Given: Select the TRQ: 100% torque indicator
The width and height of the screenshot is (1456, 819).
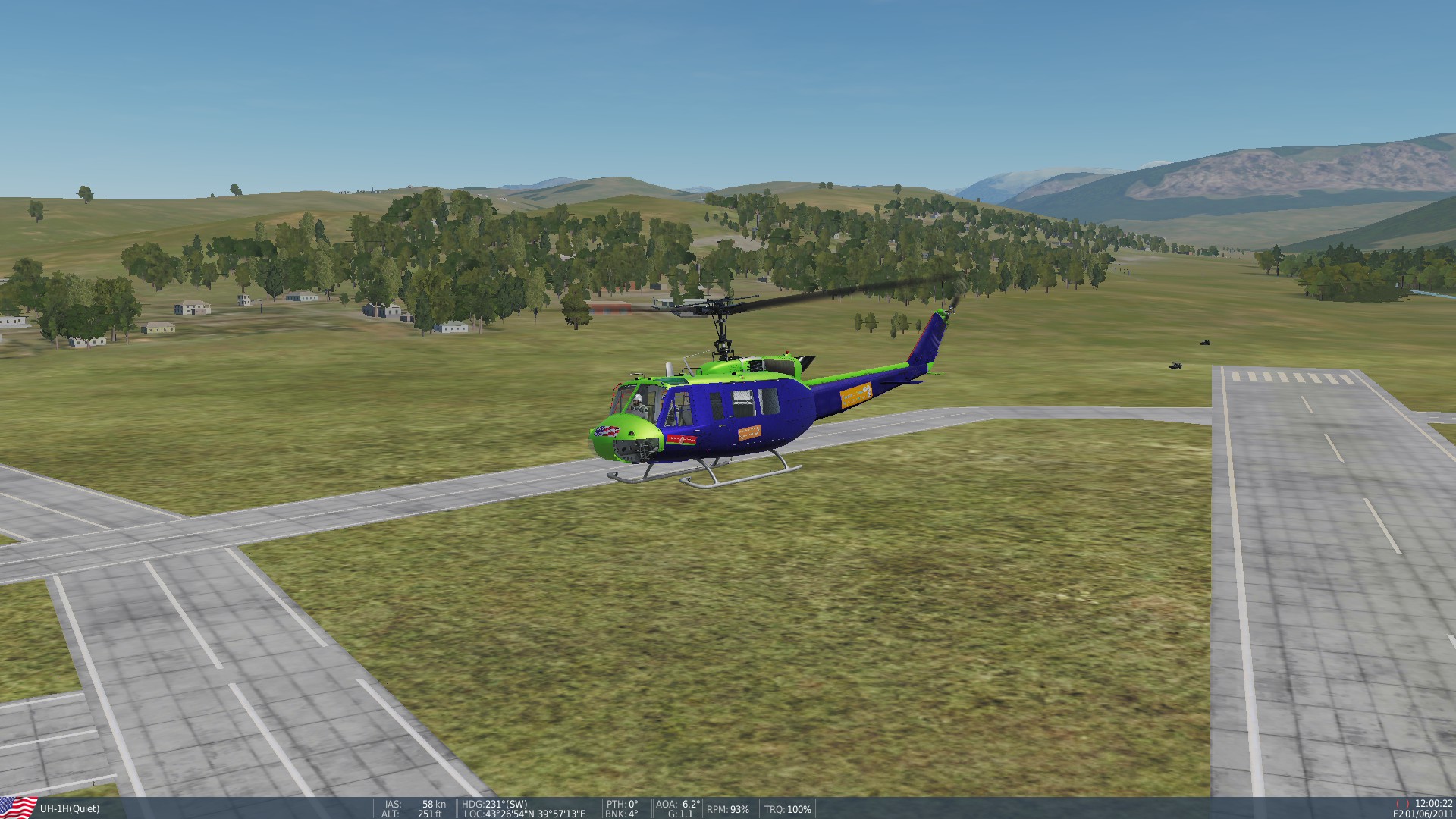Looking at the screenshot, I should pos(789,808).
